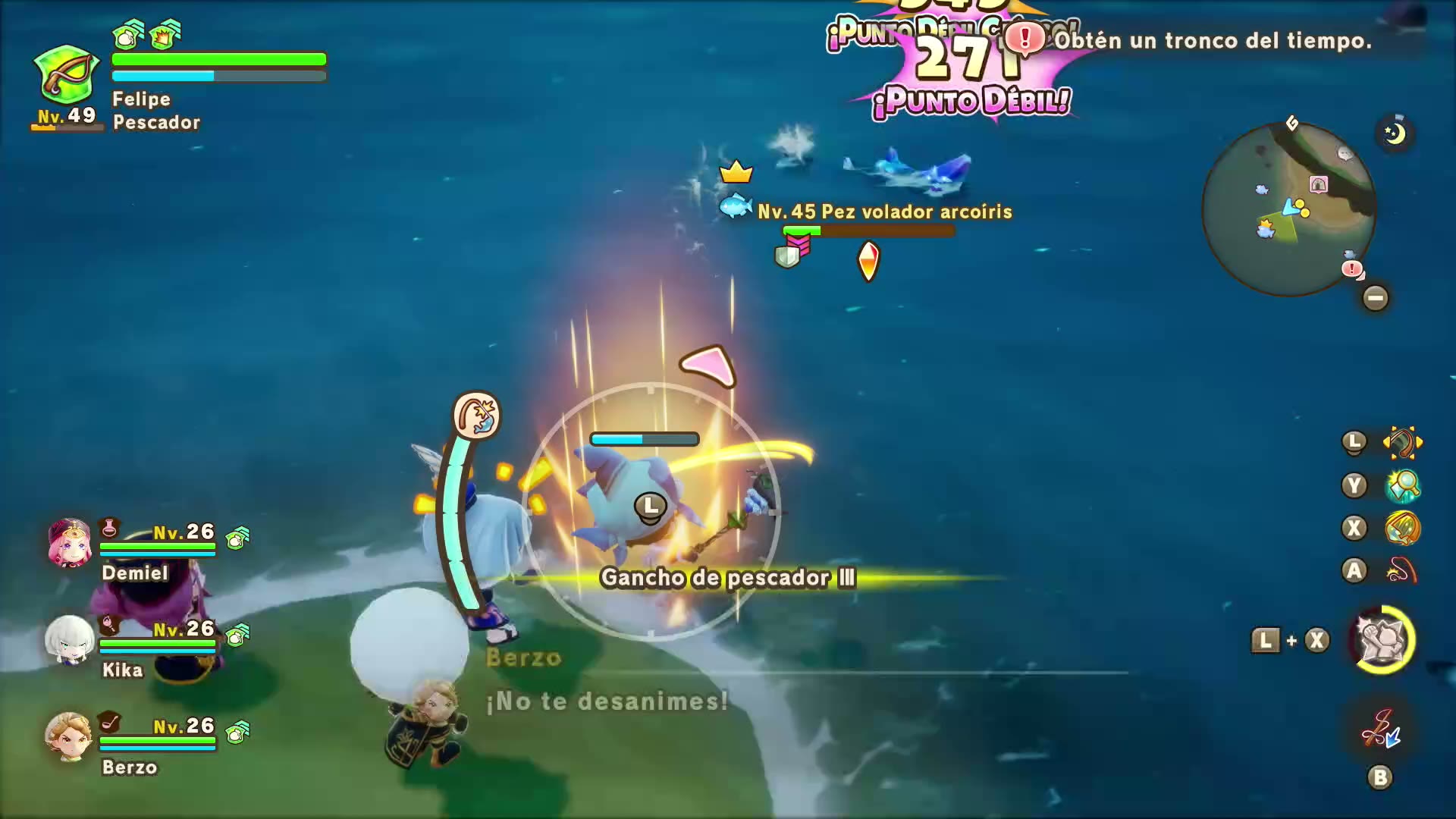The height and width of the screenshot is (819, 1456).
Task: Click the crescent moon night indicator
Action: (1395, 133)
